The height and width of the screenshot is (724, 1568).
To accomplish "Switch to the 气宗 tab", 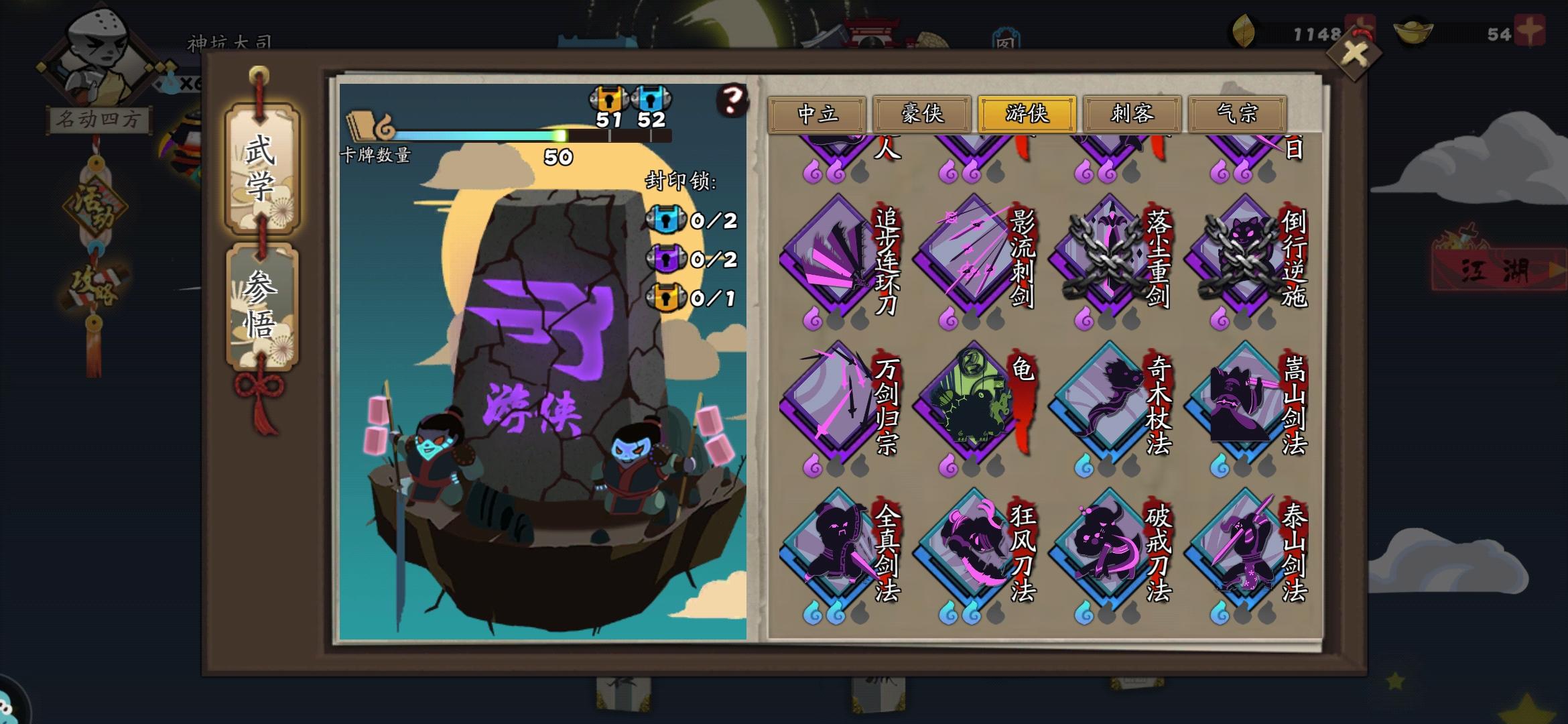I will (1238, 115).
